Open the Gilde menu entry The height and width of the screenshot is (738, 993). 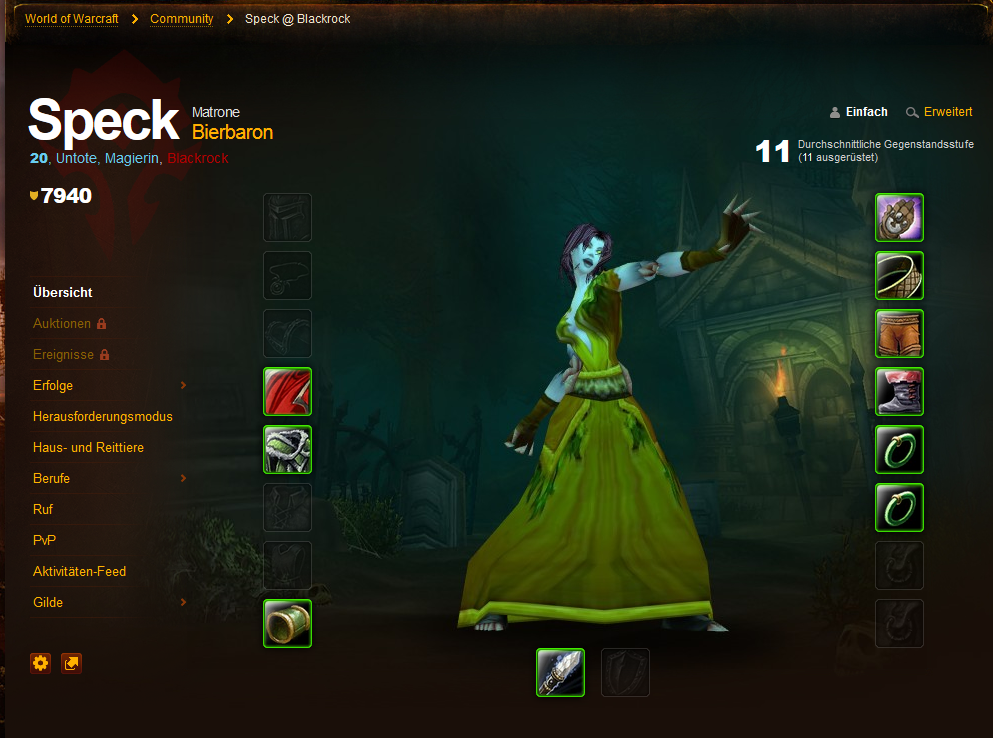(48, 603)
